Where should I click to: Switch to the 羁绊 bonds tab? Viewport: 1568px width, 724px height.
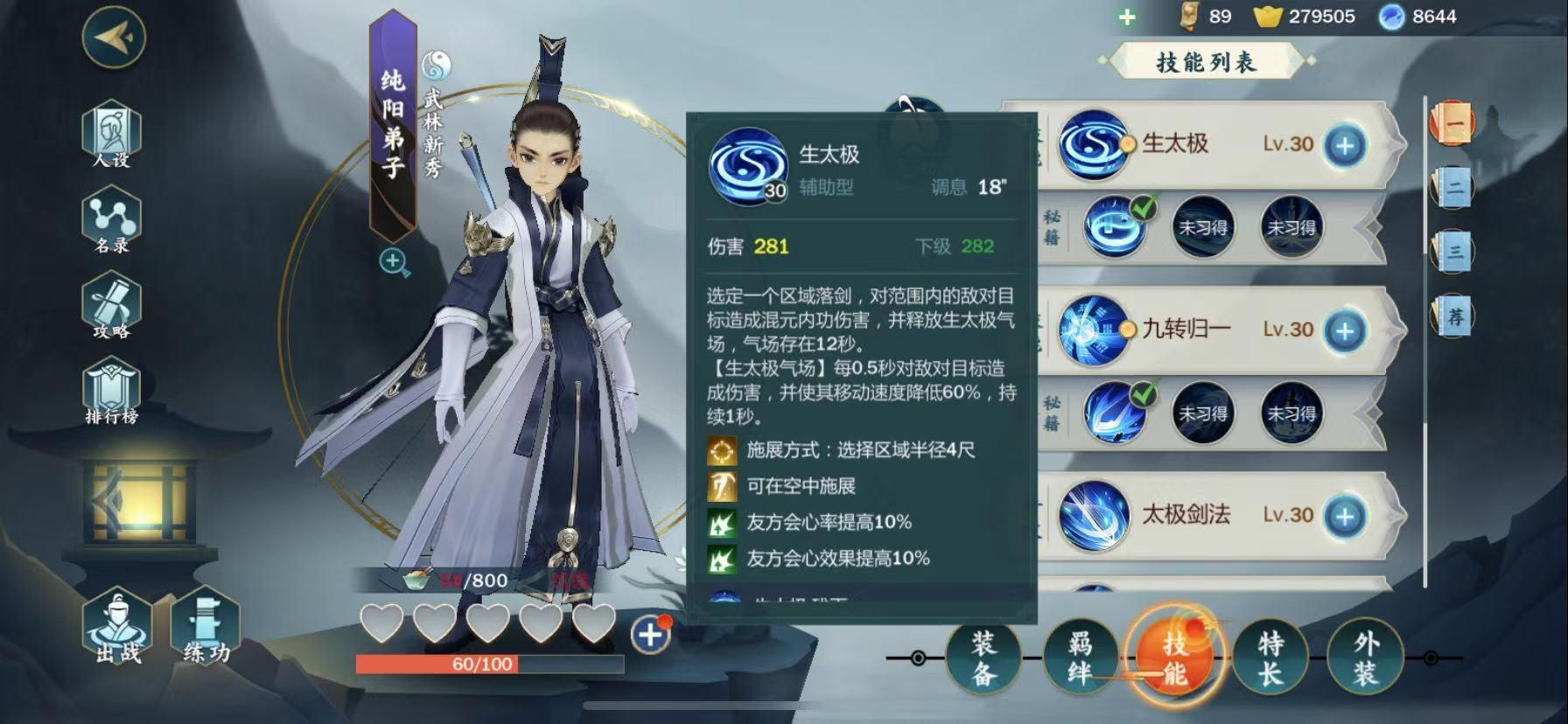[x=1080, y=658]
